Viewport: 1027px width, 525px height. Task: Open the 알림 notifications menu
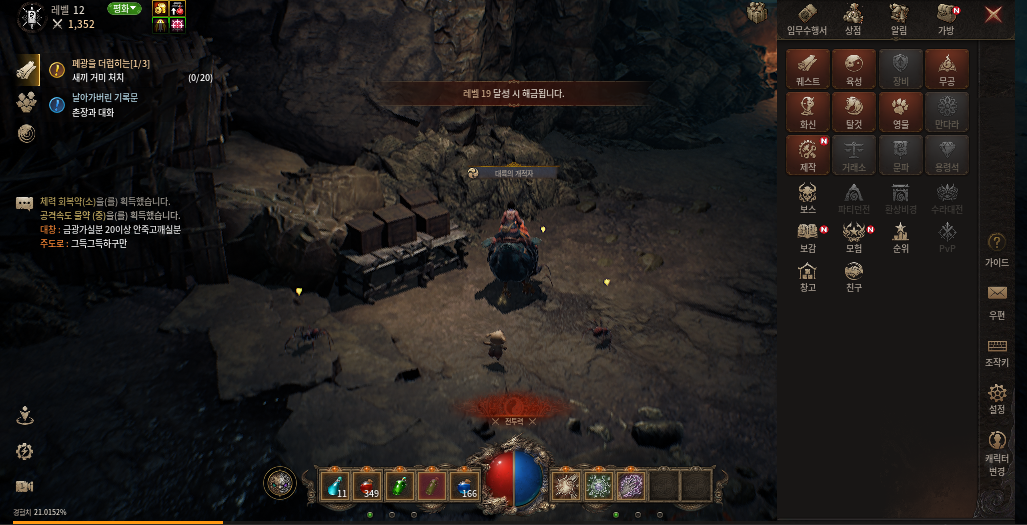click(899, 18)
